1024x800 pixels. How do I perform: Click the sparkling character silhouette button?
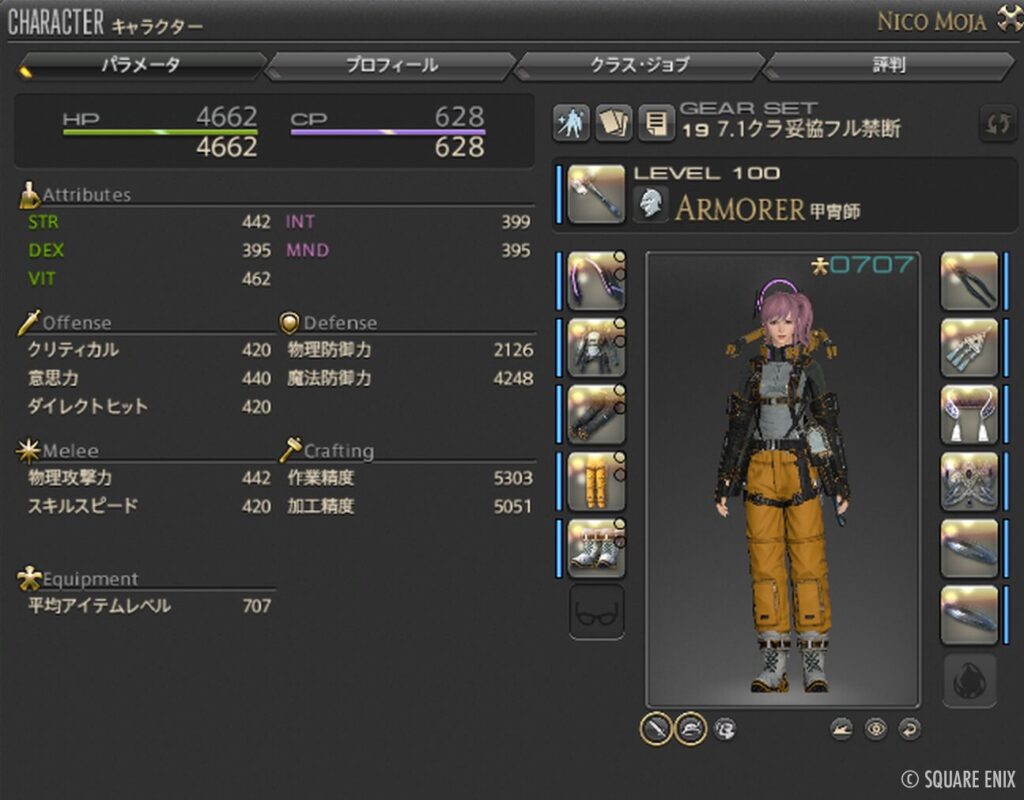[x=571, y=124]
